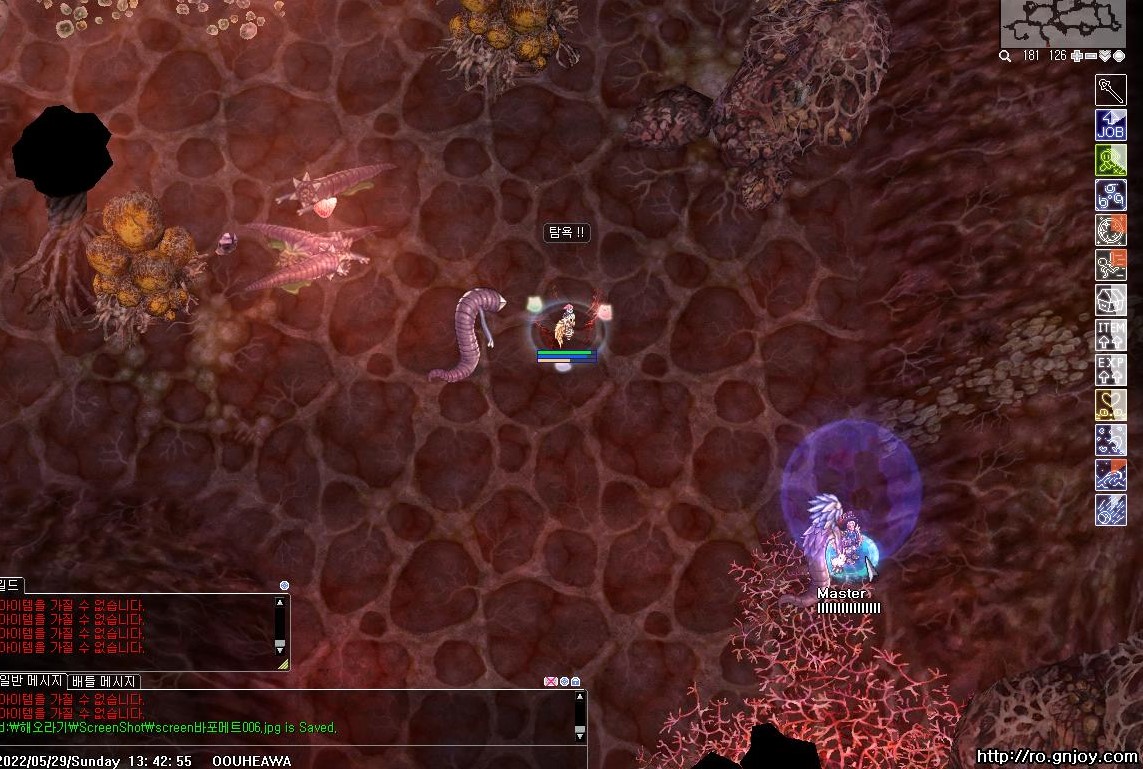Select the green figure buff icon
The image size is (1143, 769).
pos(1110,160)
